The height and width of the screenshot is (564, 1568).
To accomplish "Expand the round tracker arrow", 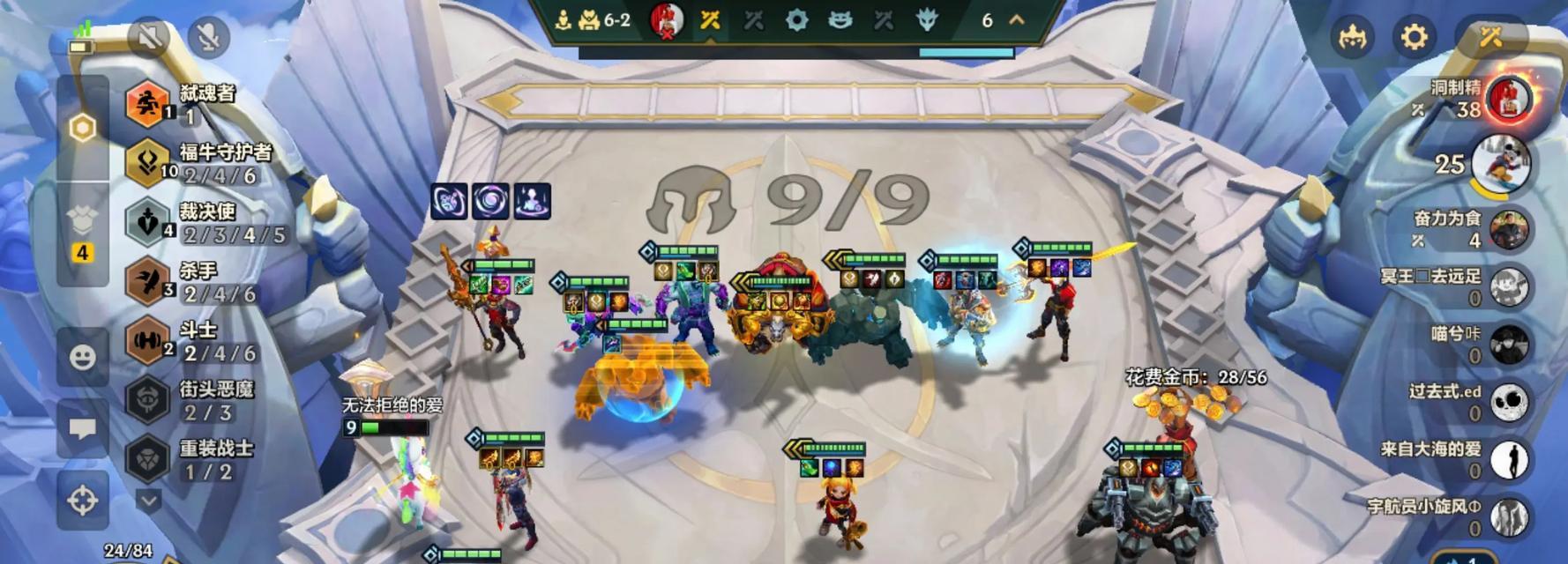I will (1017, 19).
